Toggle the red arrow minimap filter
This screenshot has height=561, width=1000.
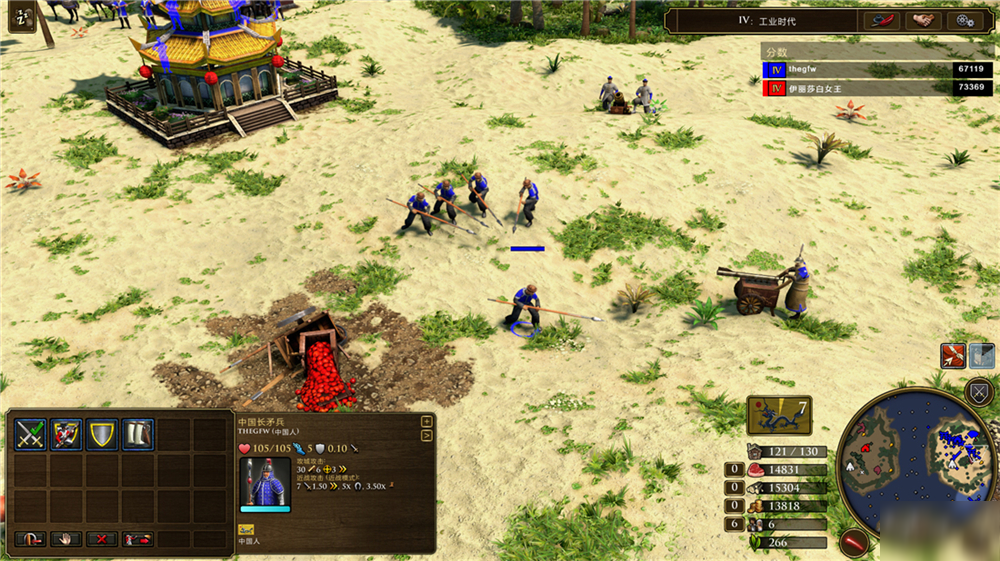pyautogui.click(x=952, y=355)
